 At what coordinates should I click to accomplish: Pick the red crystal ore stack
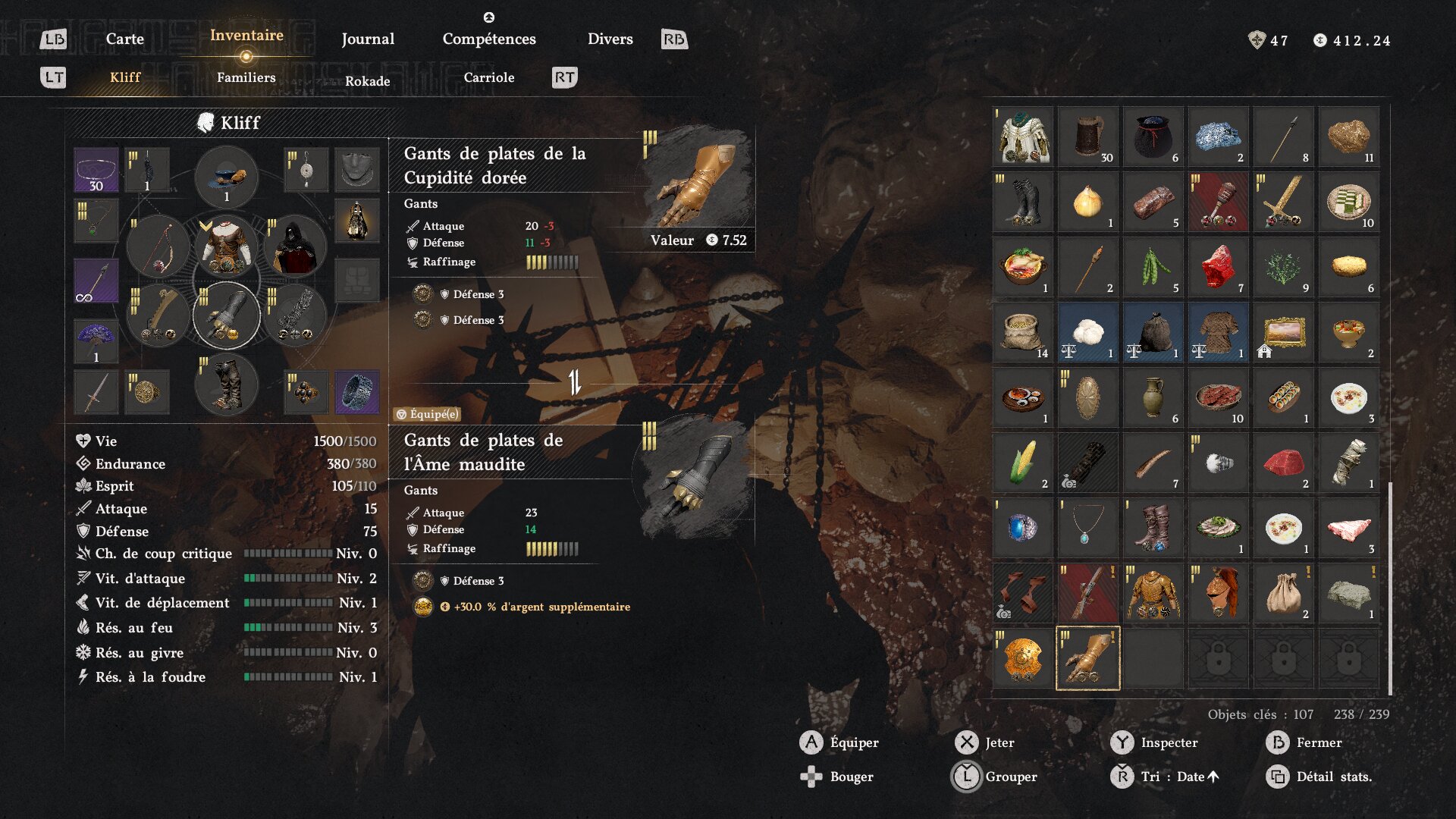(1218, 267)
